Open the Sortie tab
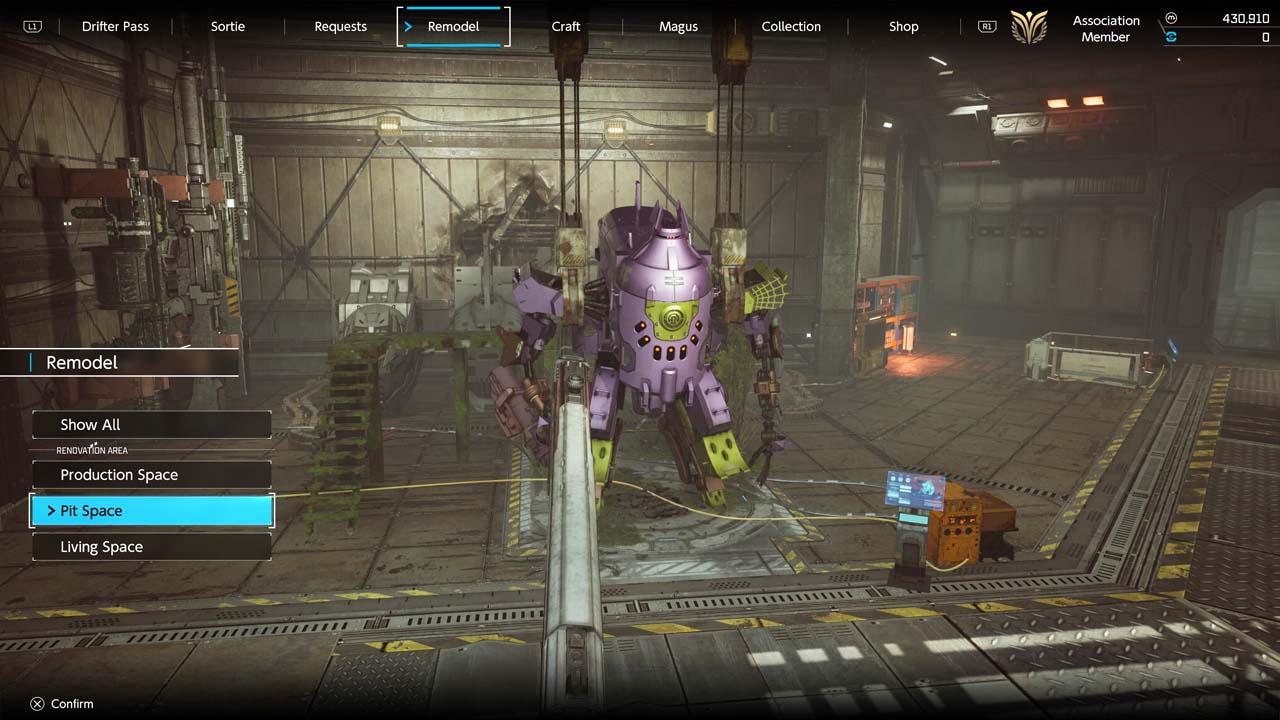 click(228, 27)
